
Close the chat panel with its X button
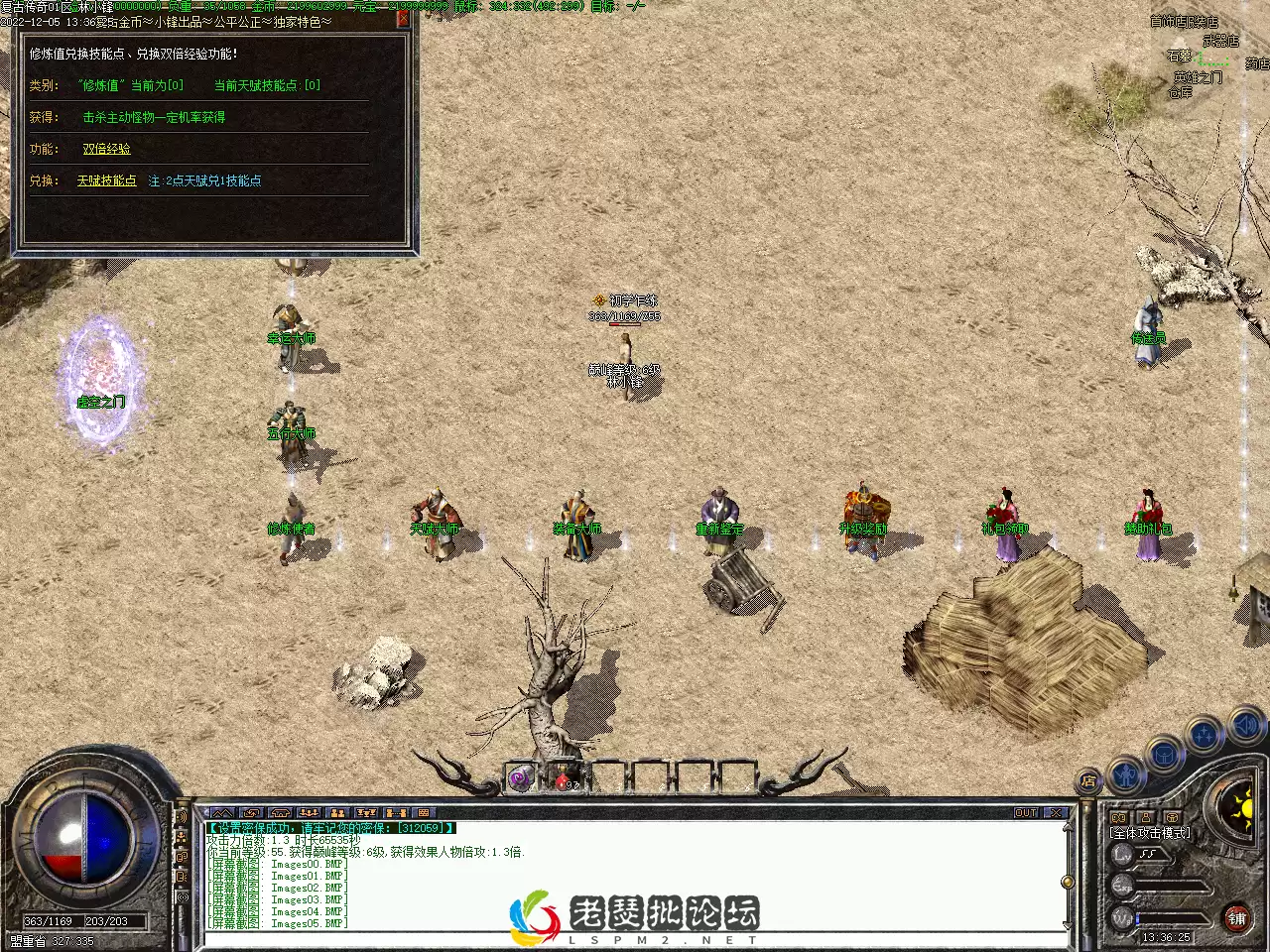pyautogui.click(x=1056, y=812)
